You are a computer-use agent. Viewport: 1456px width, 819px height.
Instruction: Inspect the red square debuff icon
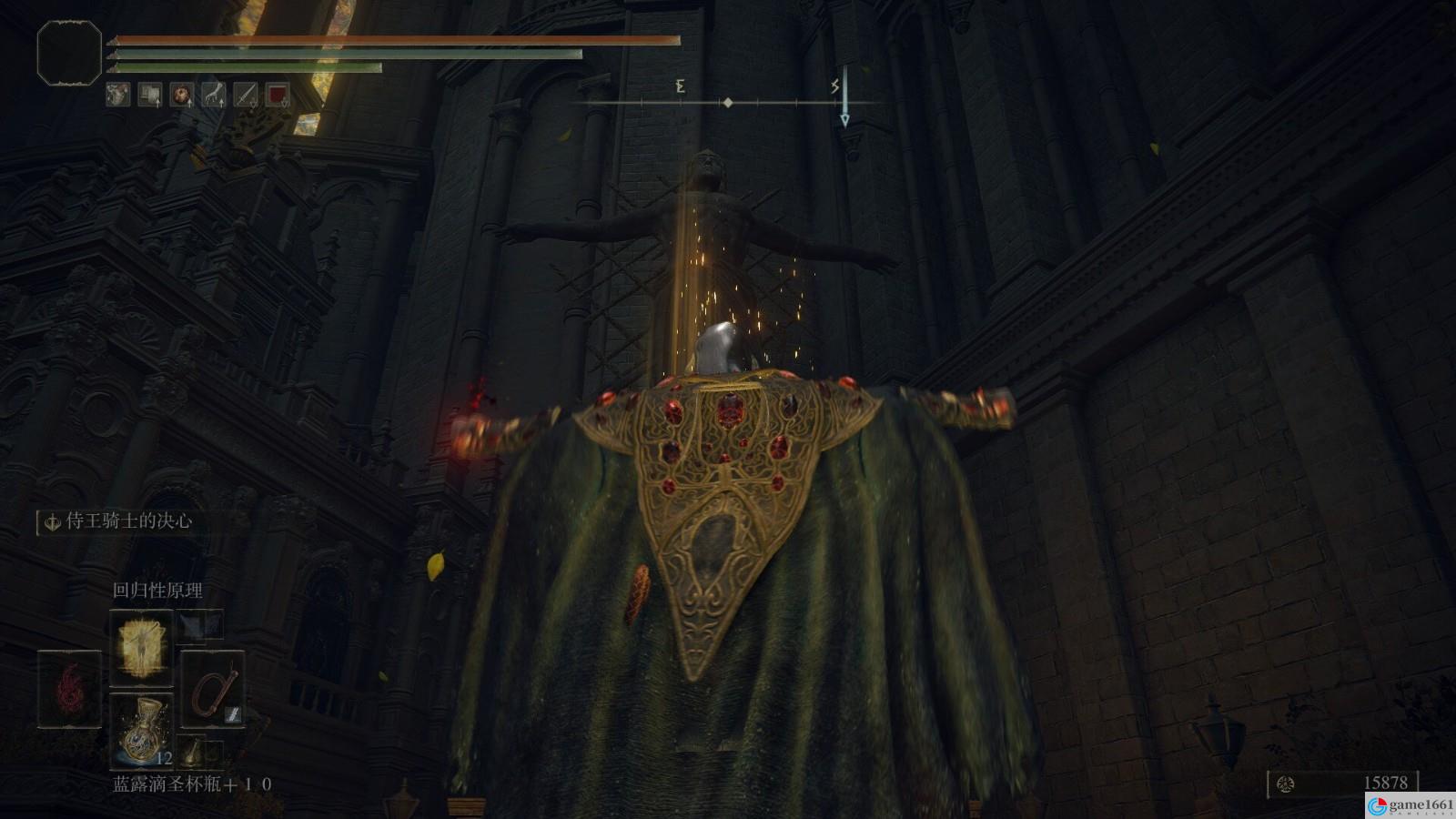tap(277, 95)
